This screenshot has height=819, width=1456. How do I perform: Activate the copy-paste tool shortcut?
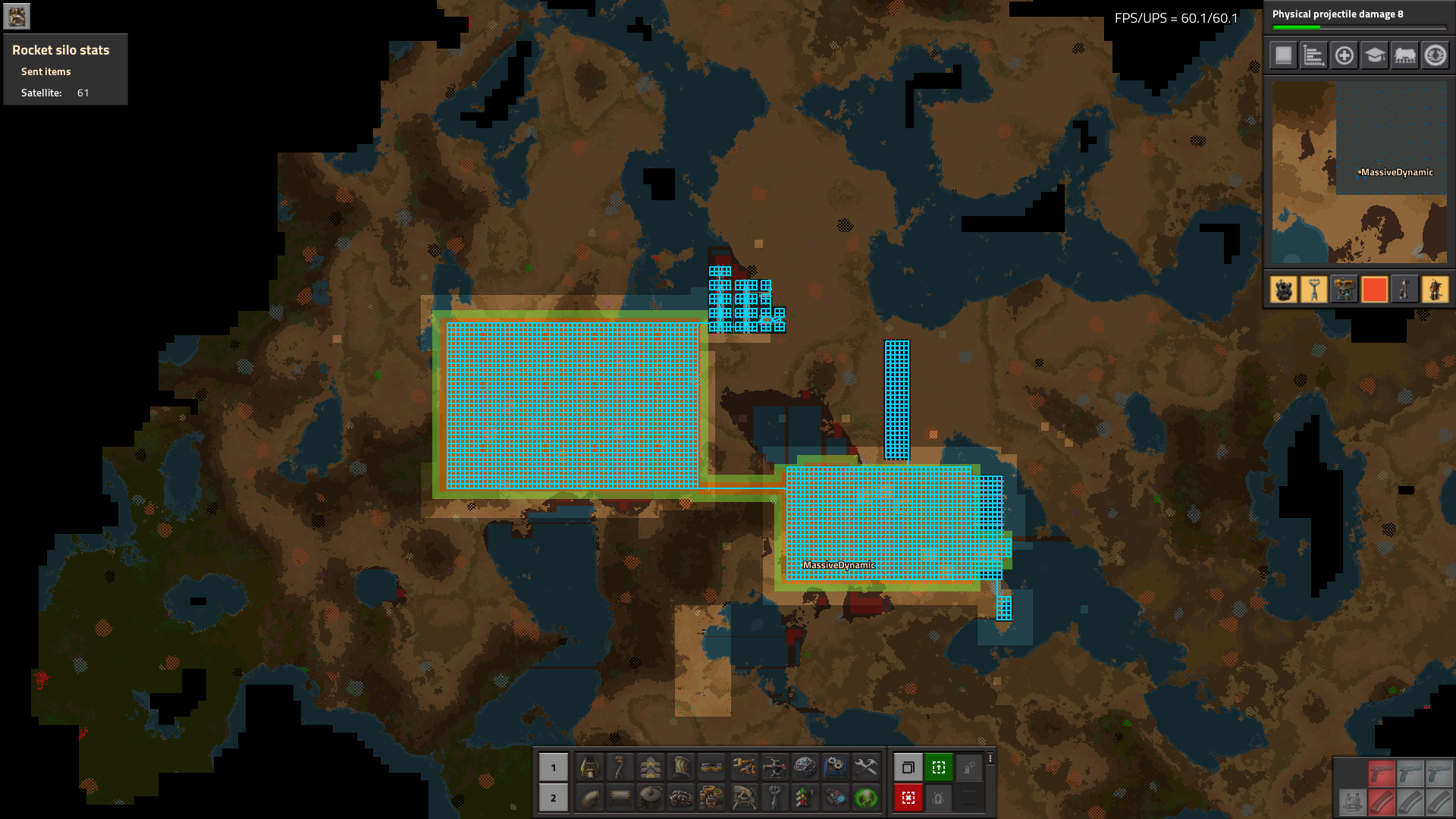point(908,767)
